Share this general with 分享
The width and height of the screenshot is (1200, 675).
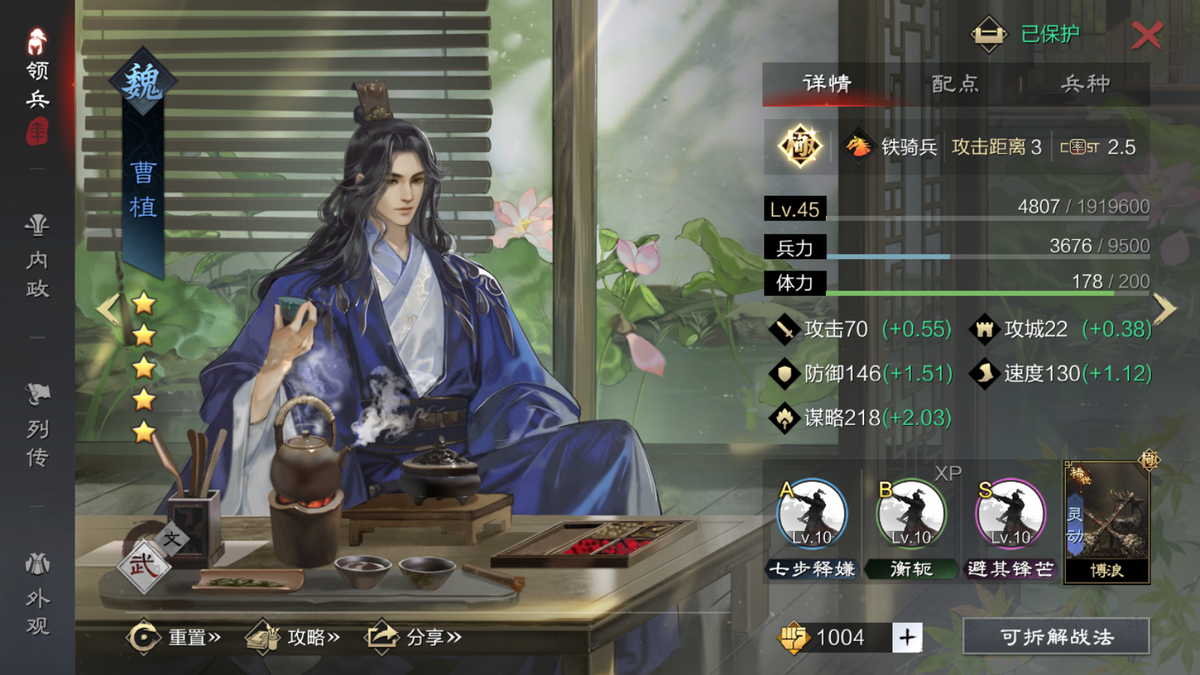[414, 637]
